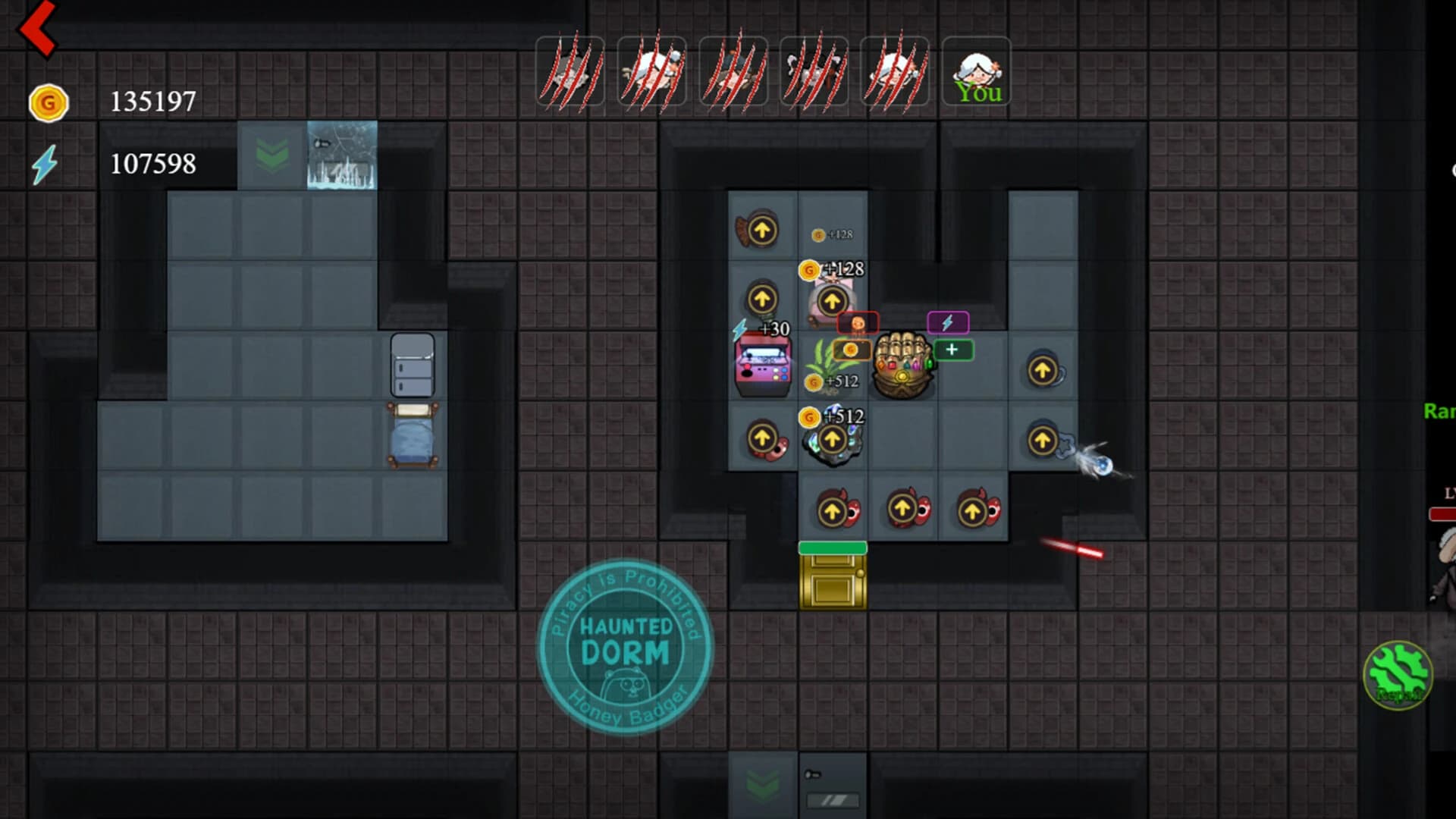The width and height of the screenshot is (1456, 819).
Task: Click the upgrade arrow on the blue mug turret
Action: 1043,369
